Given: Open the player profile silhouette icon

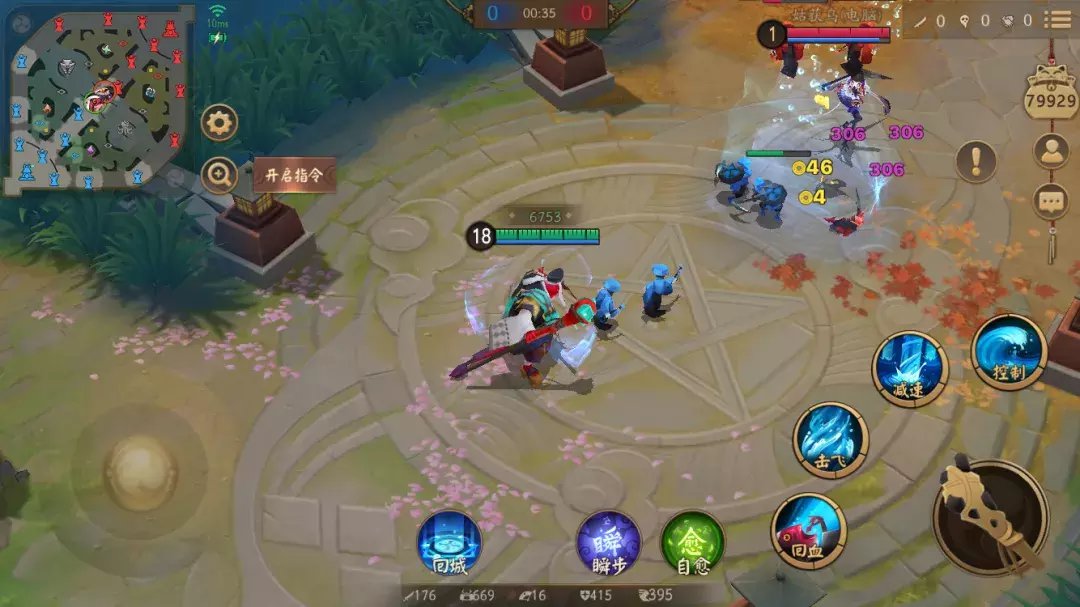Looking at the screenshot, I should click(1051, 151).
